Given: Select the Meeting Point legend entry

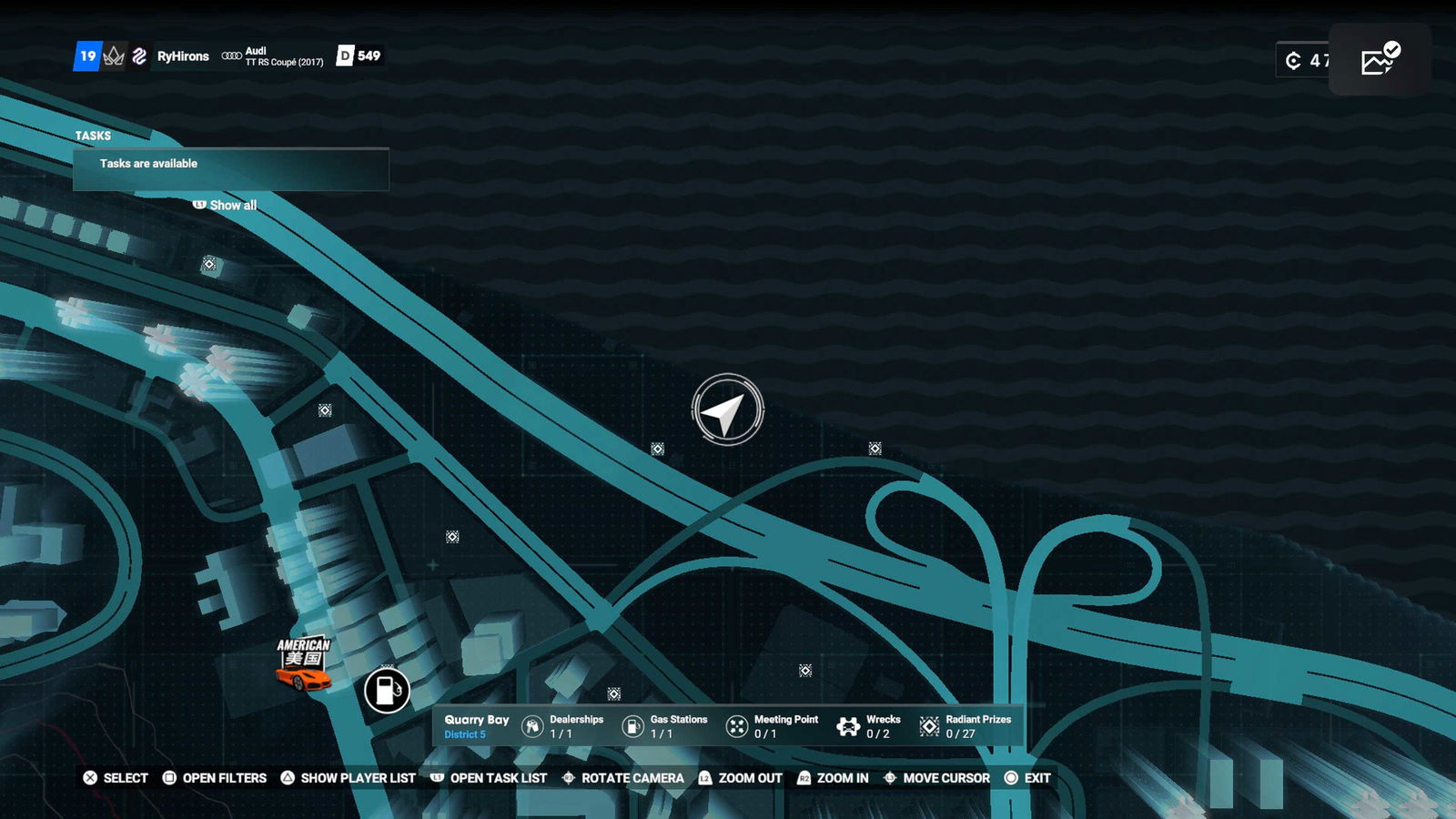Looking at the screenshot, I should (773, 726).
